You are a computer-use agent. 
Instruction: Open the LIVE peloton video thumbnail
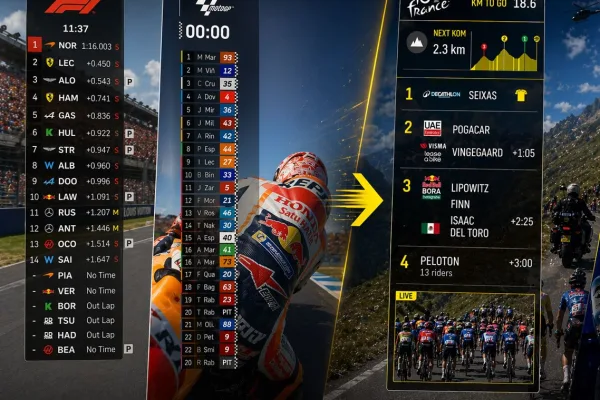(466, 337)
